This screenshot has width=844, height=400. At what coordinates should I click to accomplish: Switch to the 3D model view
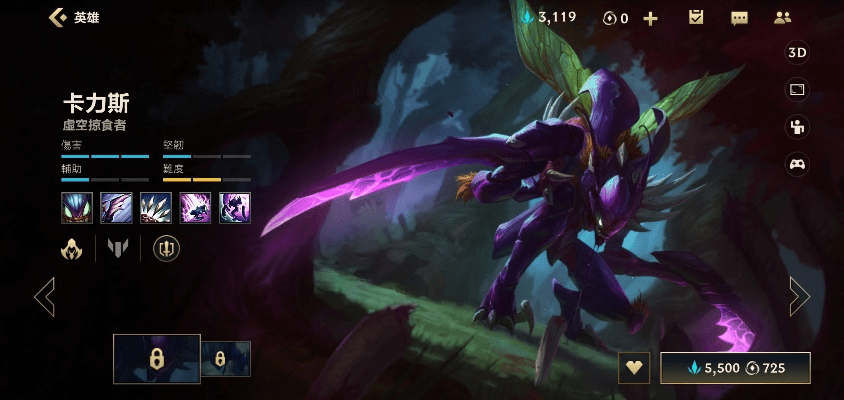797,53
